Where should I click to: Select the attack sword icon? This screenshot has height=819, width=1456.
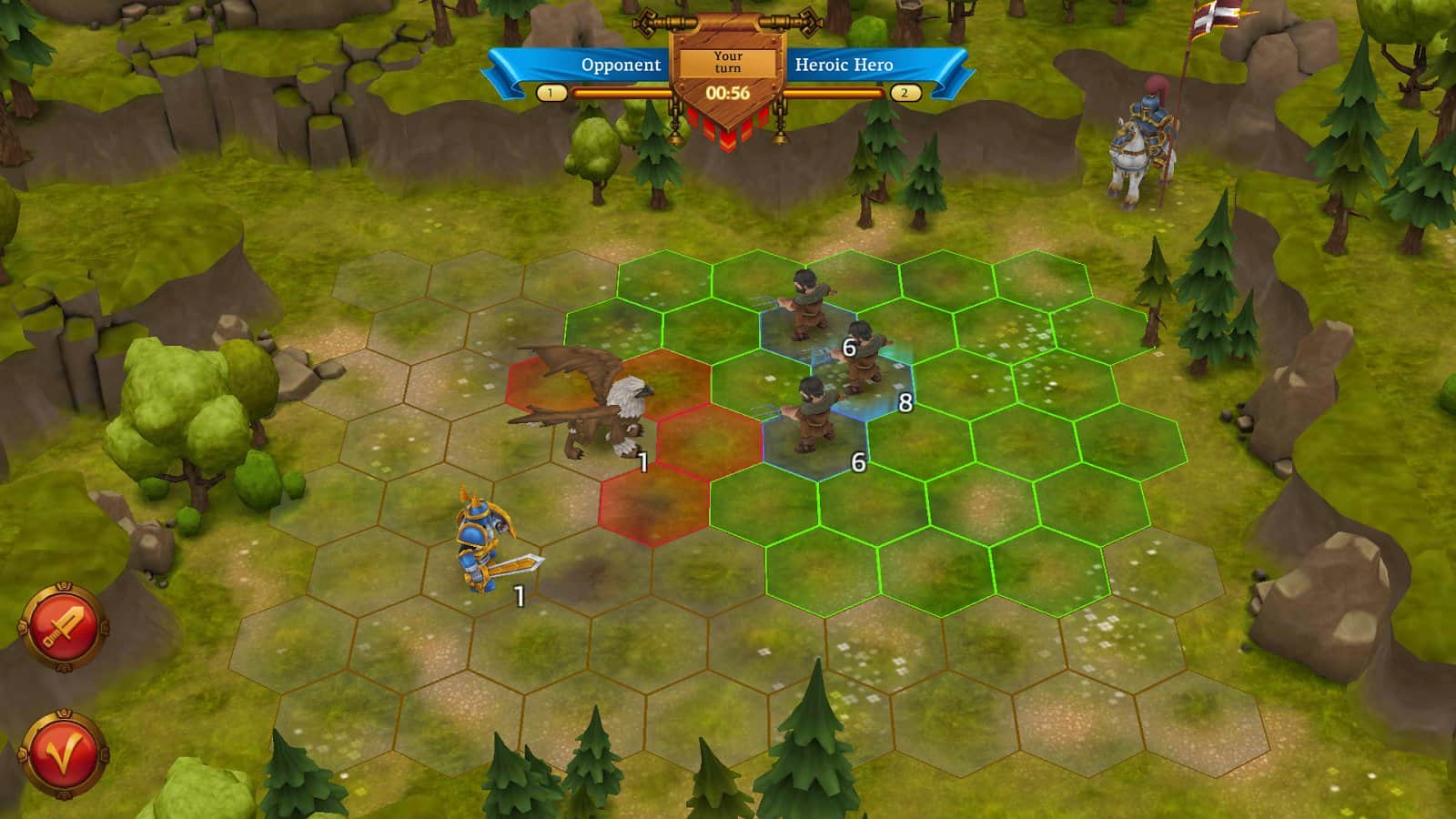pos(64,622)
